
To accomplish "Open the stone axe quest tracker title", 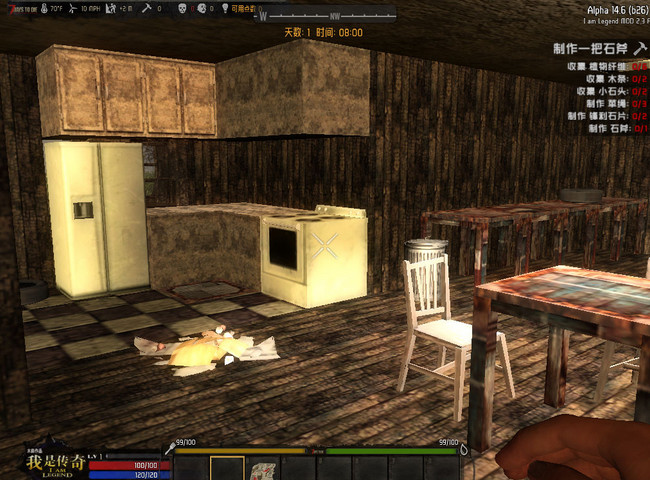I will (x=592, y=48).
